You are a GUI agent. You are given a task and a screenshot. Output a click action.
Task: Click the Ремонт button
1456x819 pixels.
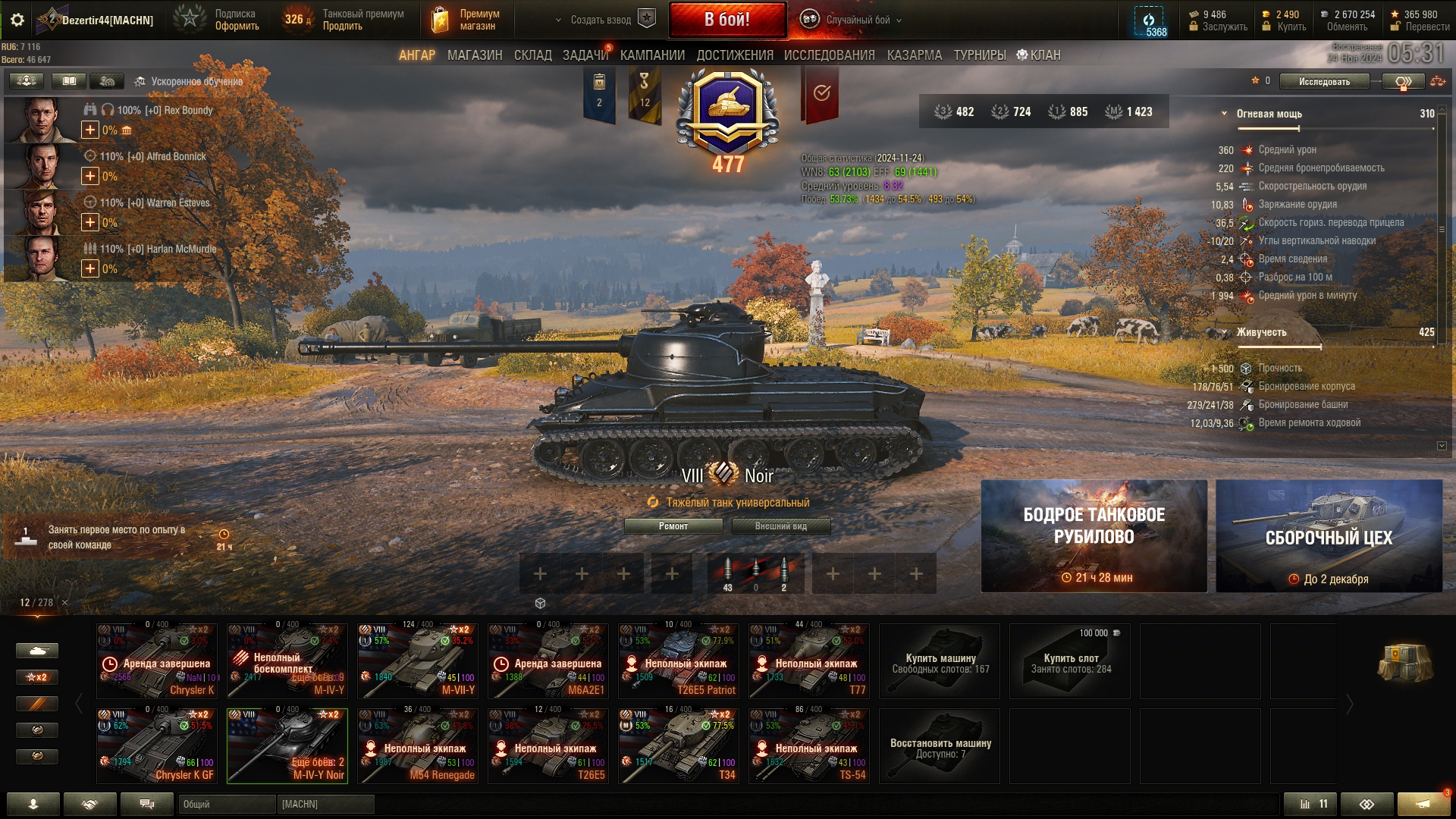point(673,526)
